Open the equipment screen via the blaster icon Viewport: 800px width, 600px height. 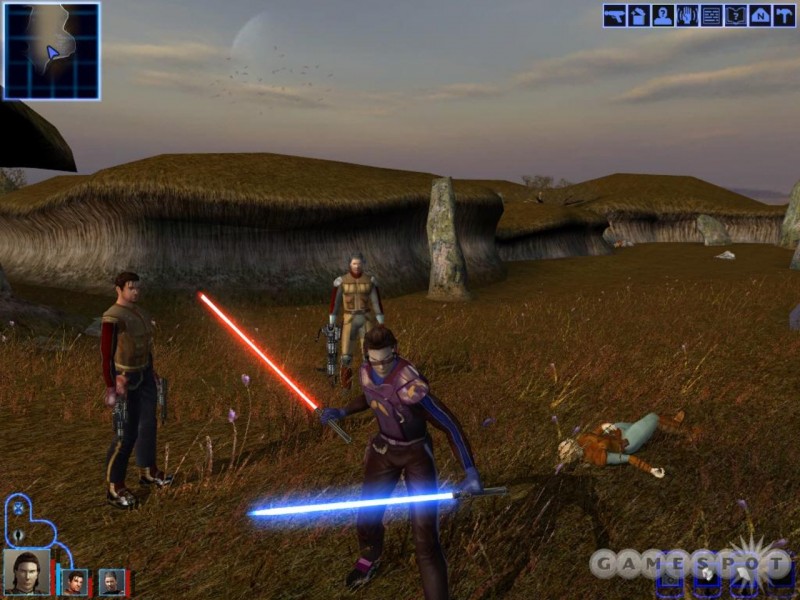[x=614, y=16]
